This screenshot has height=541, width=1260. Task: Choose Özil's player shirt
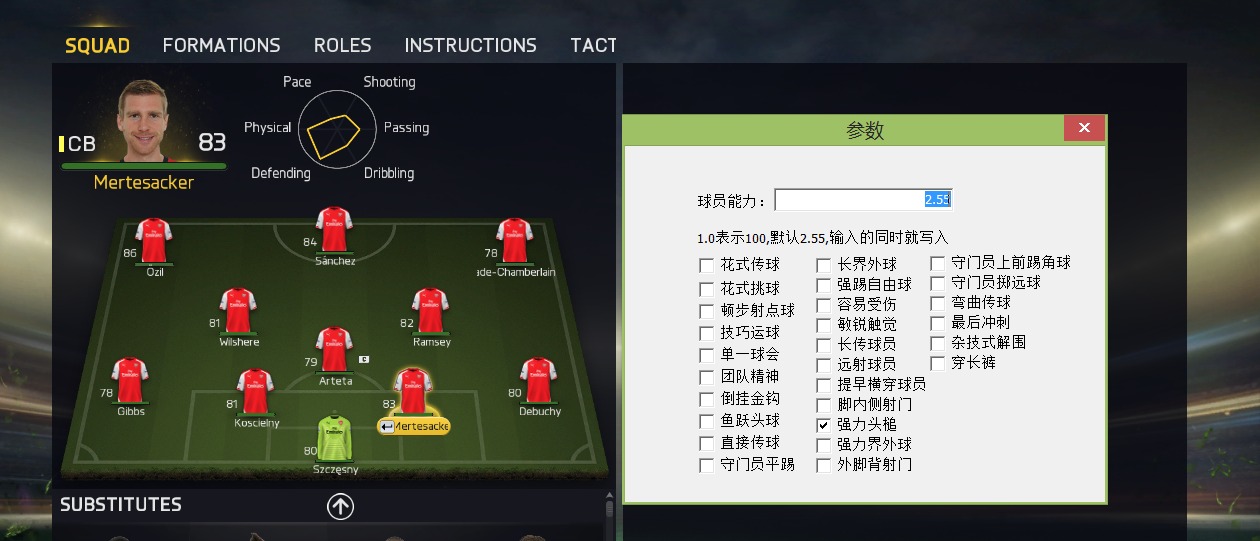(x=154, y=241)
